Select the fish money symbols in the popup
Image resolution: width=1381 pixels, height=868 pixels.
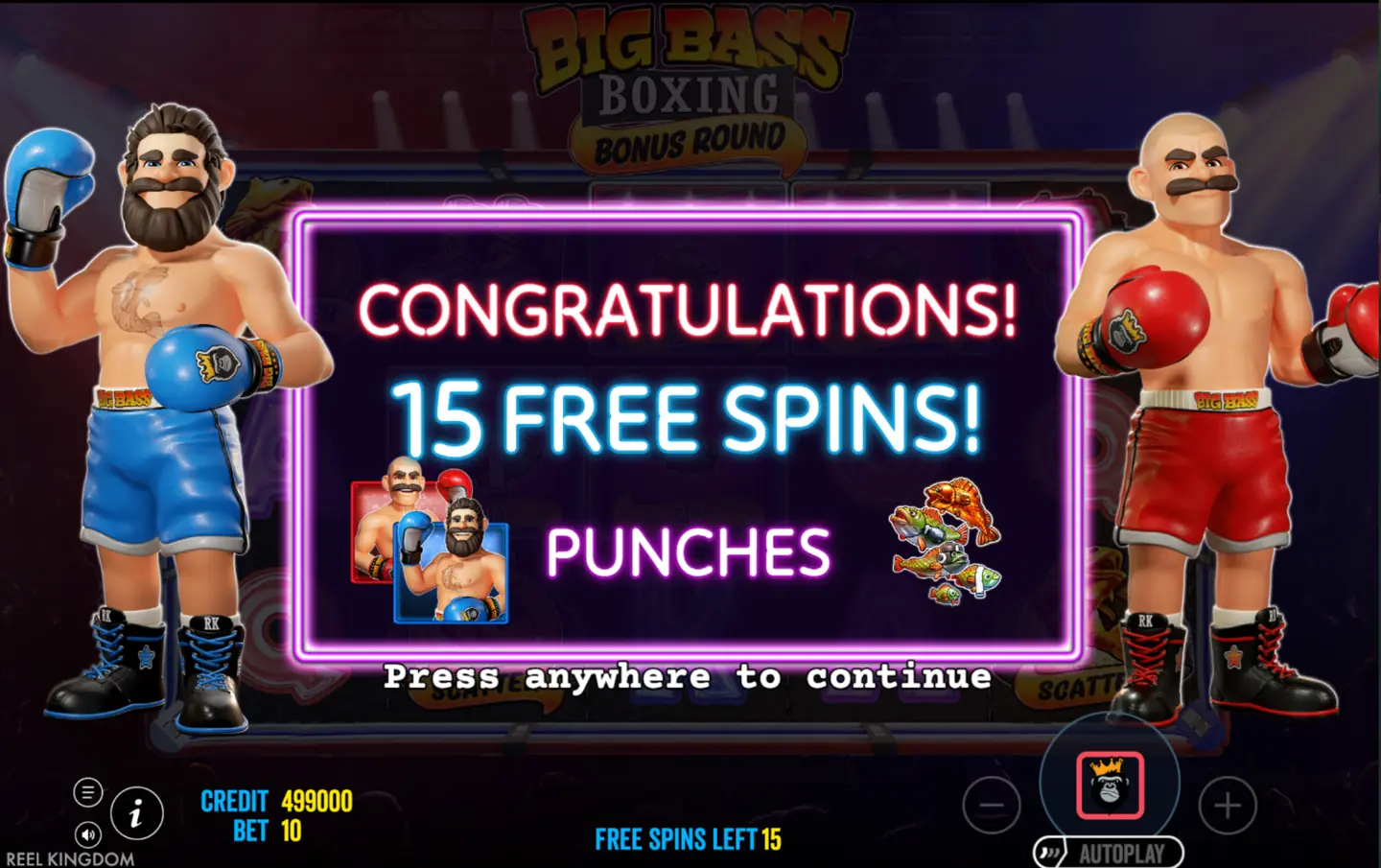pos(945,542)
